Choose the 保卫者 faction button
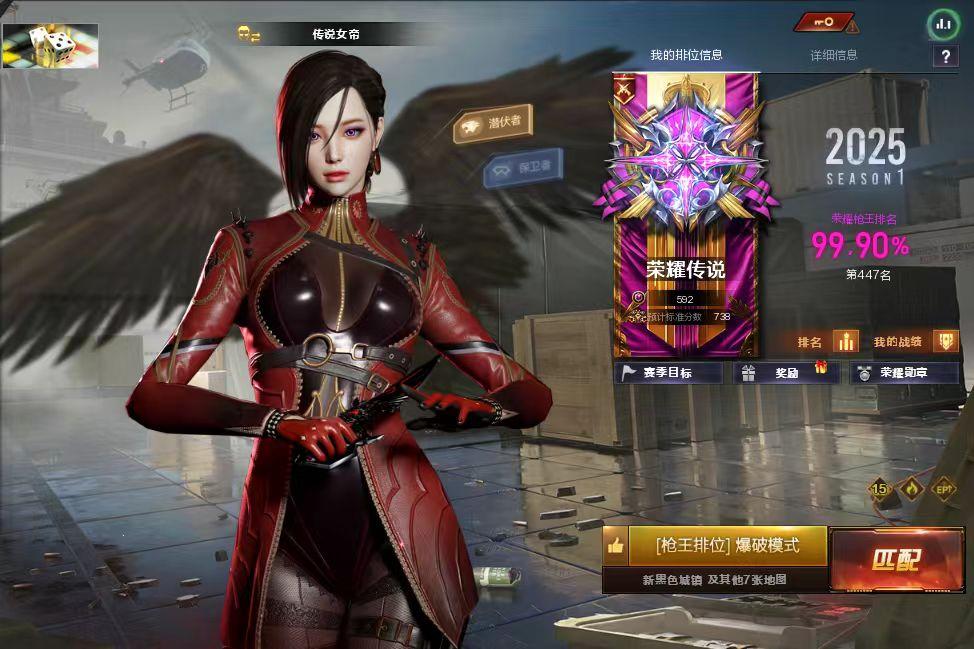The width and height of the screenshot is (974, 649). pyautogui.click(x=522, y=168)
